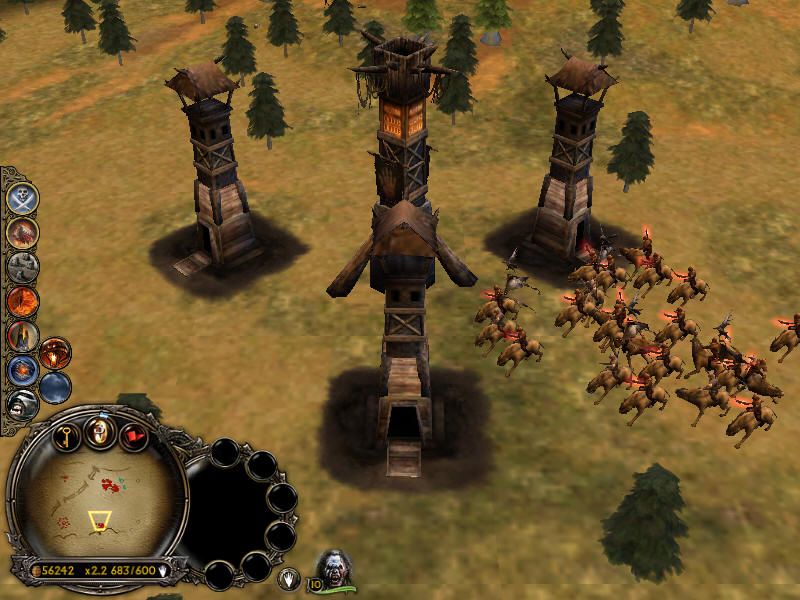Use the grey stone figures power
Screen dimensions: 800x600
tap(22, 267)
